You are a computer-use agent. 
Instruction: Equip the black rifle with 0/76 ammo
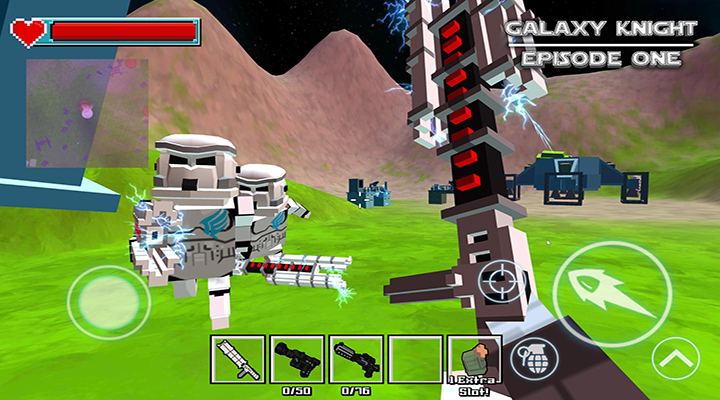tap(356, 359)
